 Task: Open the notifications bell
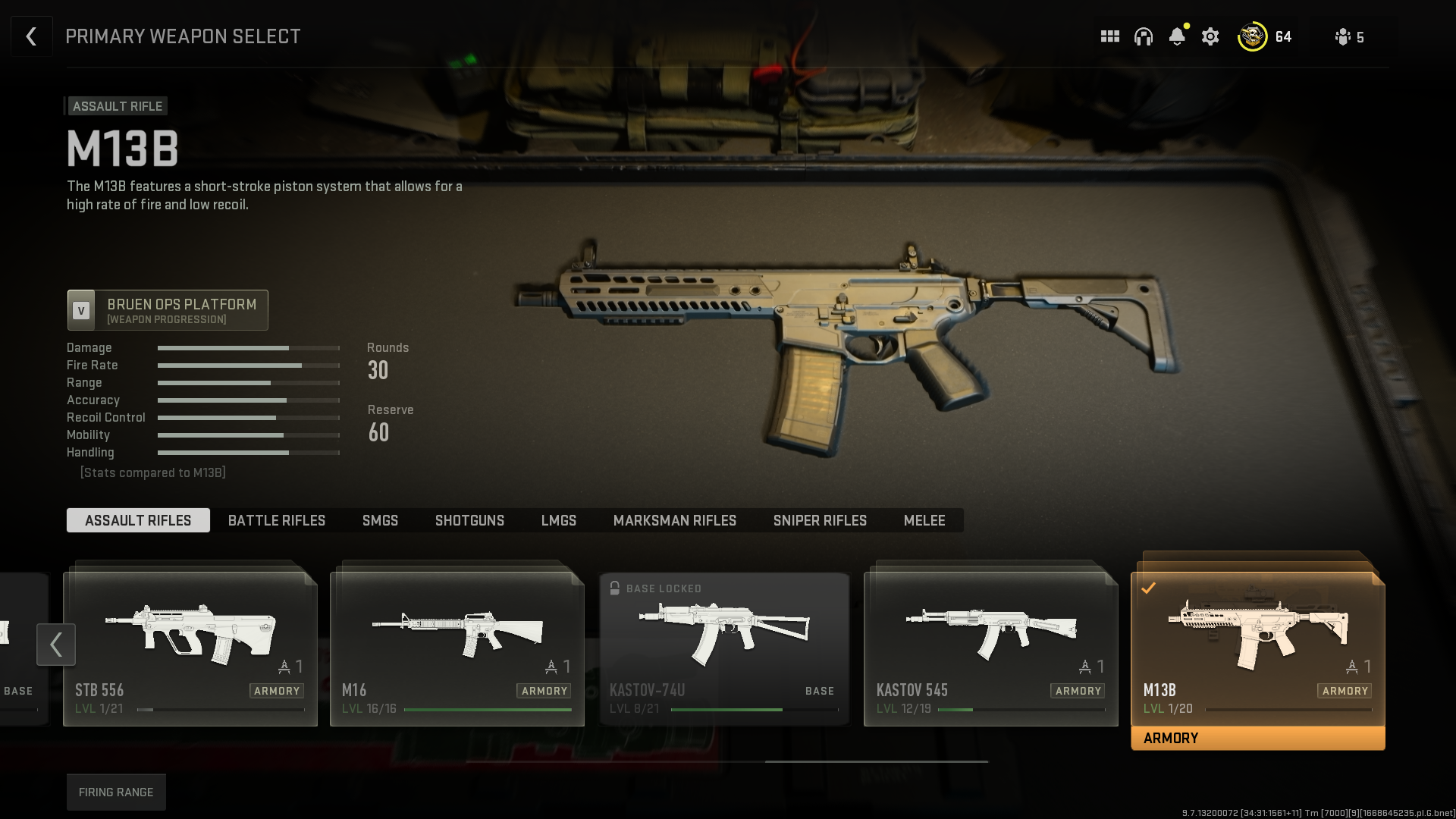[1176, 36]
